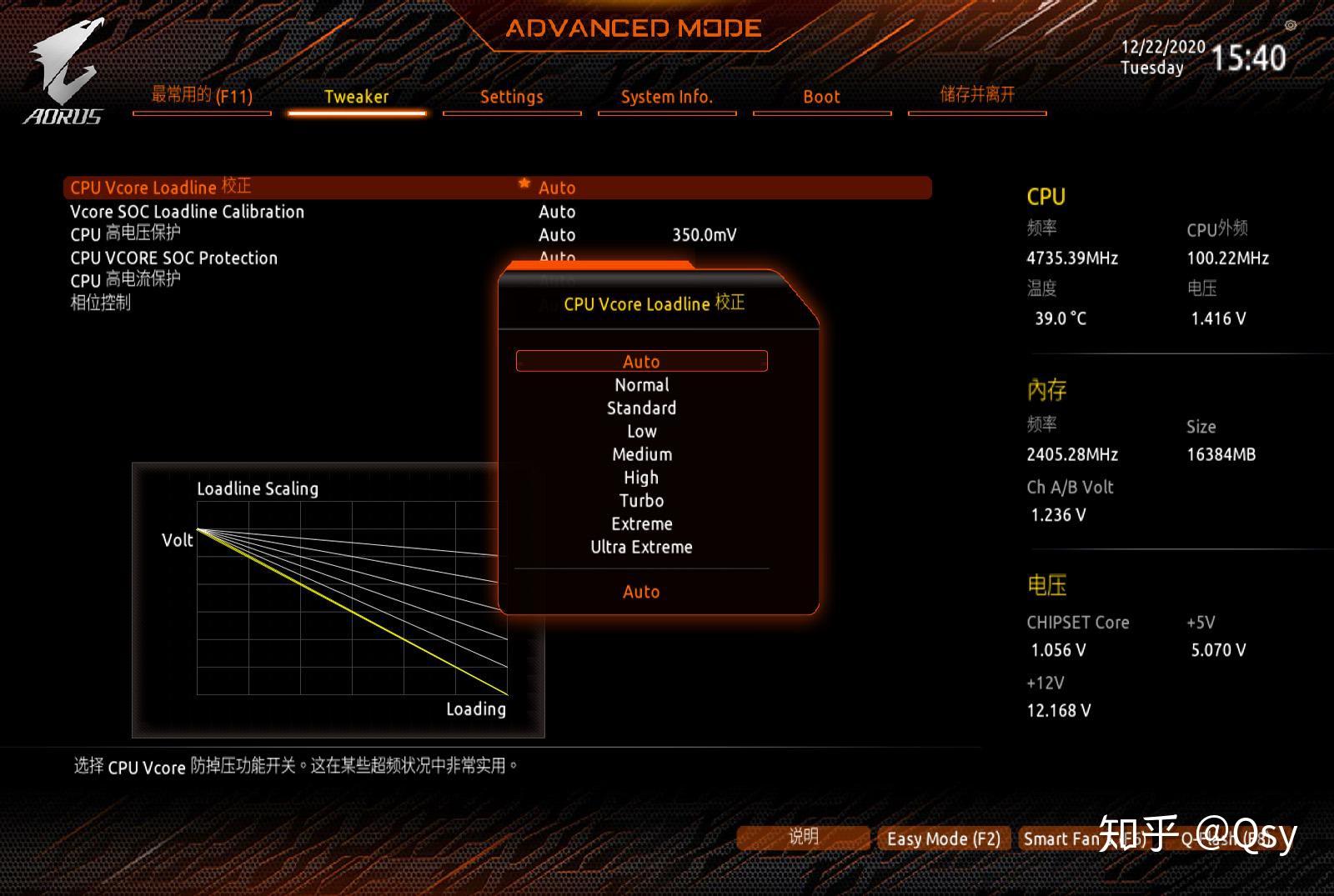Screen dimensions: 1334x896
Task: Choose Normal in the loadline popup
Action: pyautogui.click(x=641, y=385)
